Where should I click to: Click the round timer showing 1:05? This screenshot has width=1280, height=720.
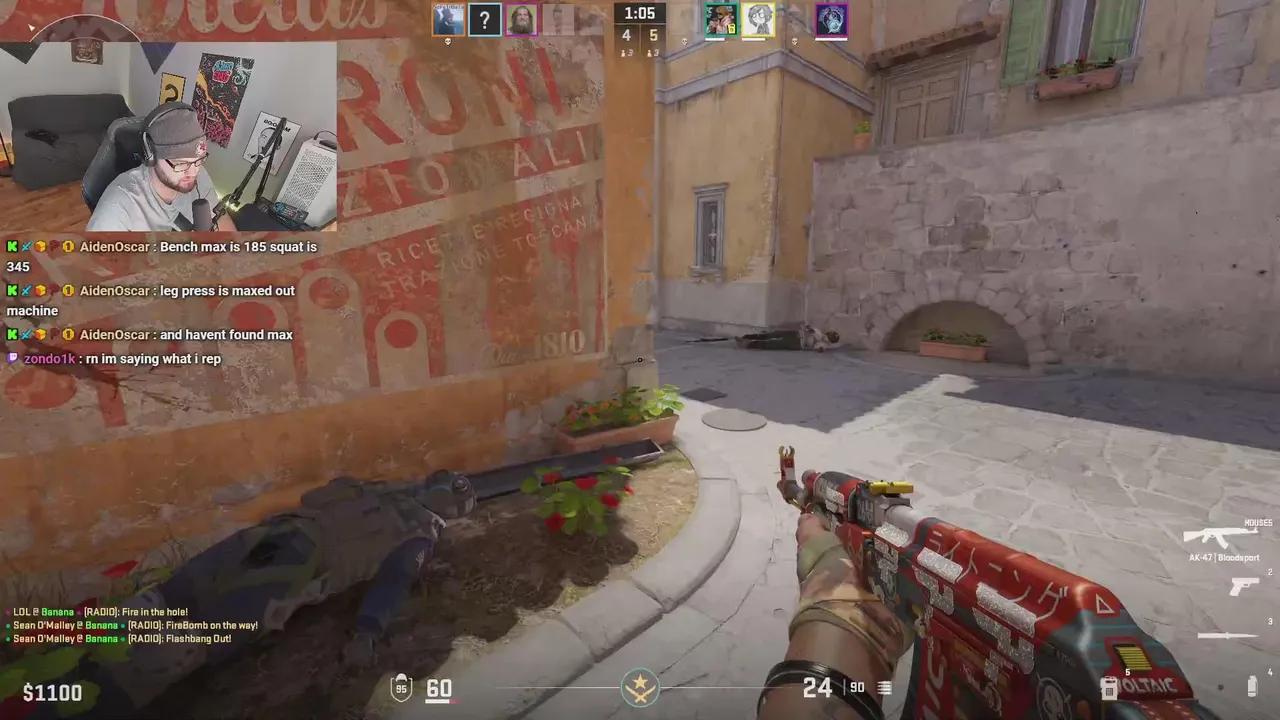[x=640, y=13]
